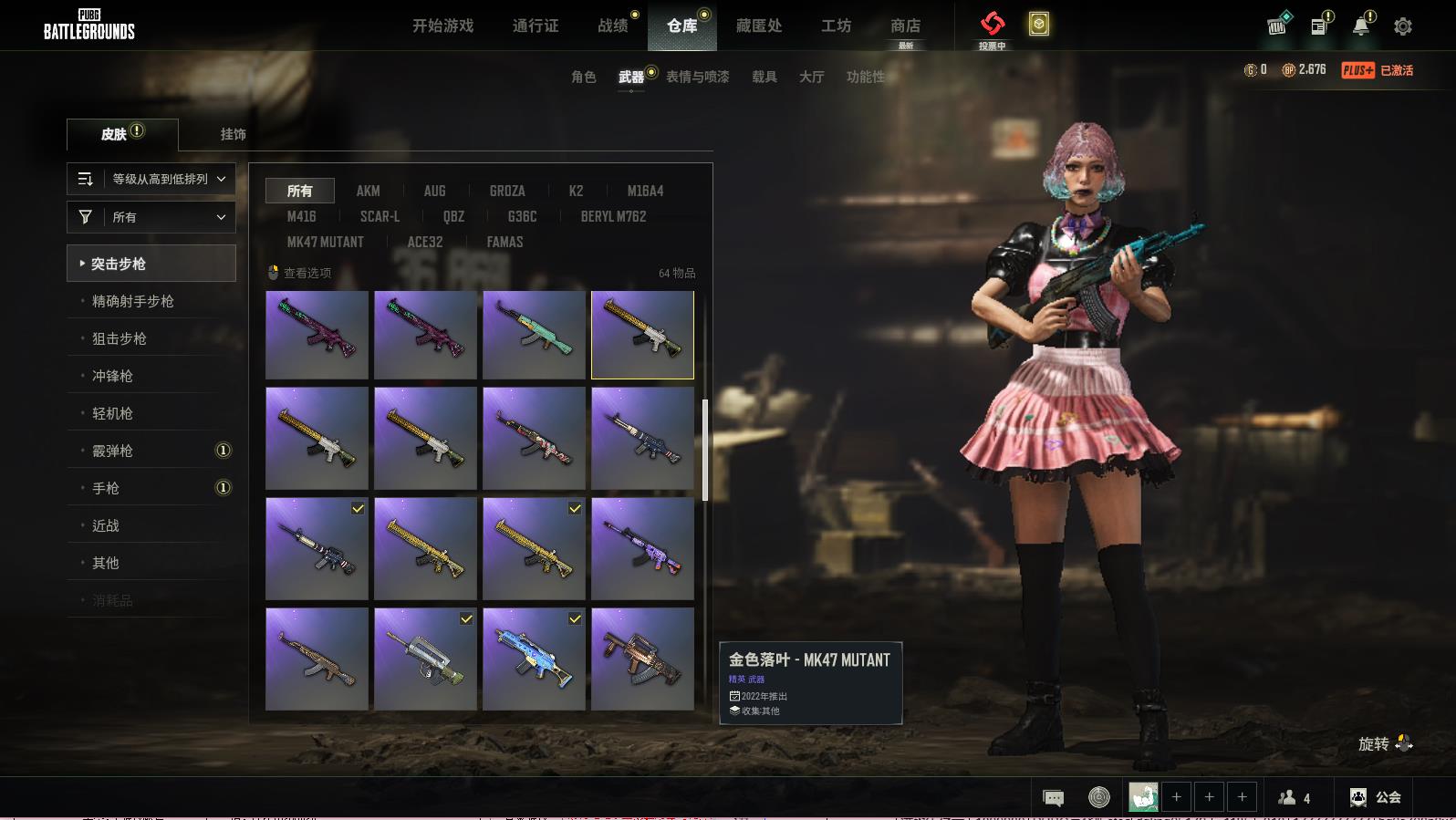Image resolution: width=1456 pixels, height=820 pixels.
Task: Open the 开始游戏 menu
Action: coord(442,26)
